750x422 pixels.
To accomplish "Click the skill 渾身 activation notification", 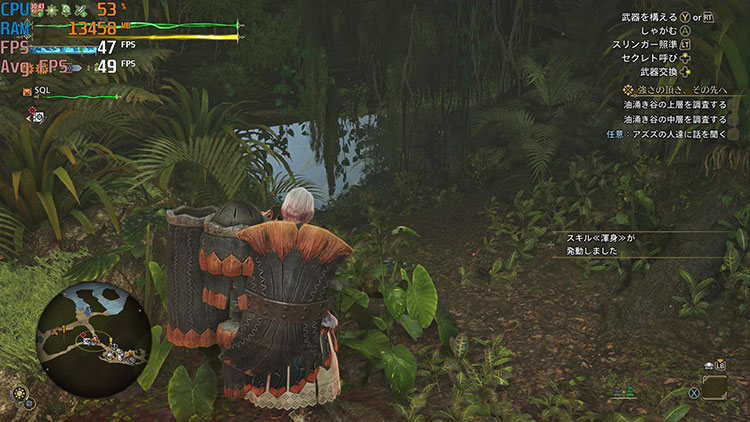I will (594, 244).
